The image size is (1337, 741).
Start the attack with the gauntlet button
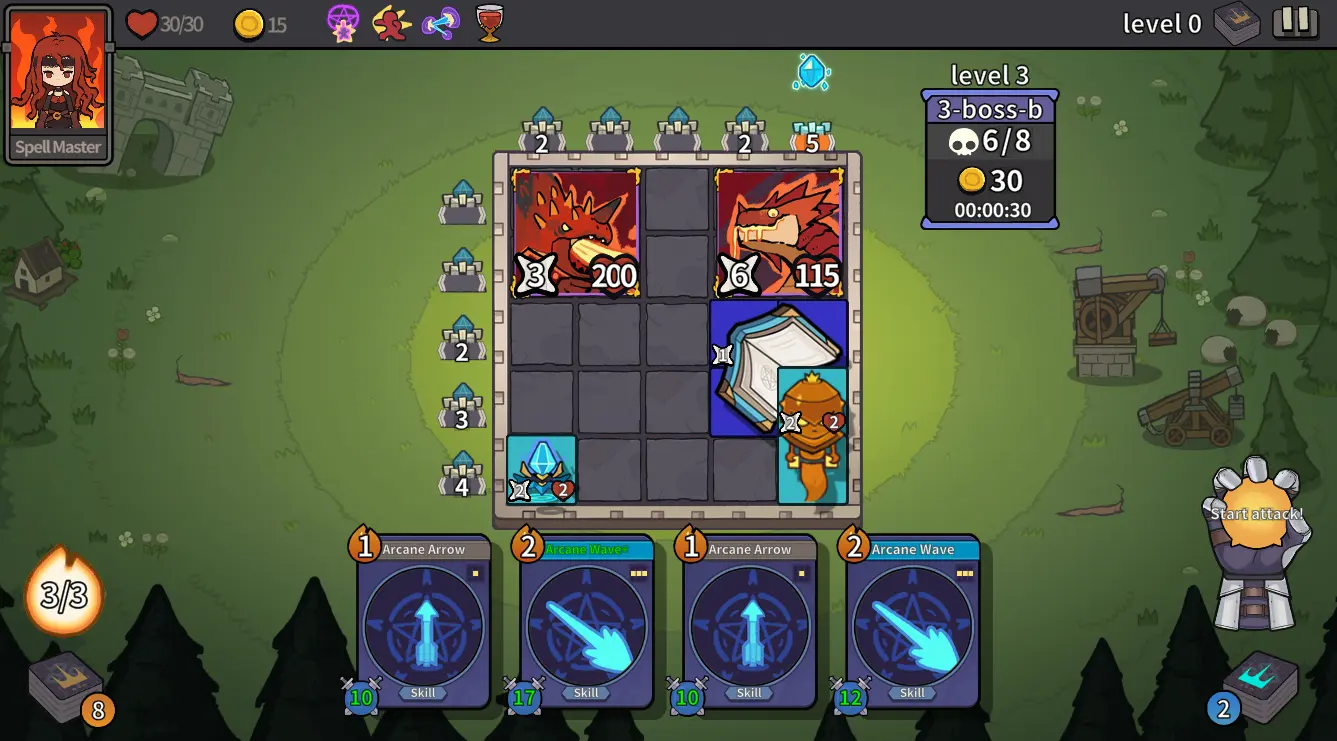coord(1257,515)
